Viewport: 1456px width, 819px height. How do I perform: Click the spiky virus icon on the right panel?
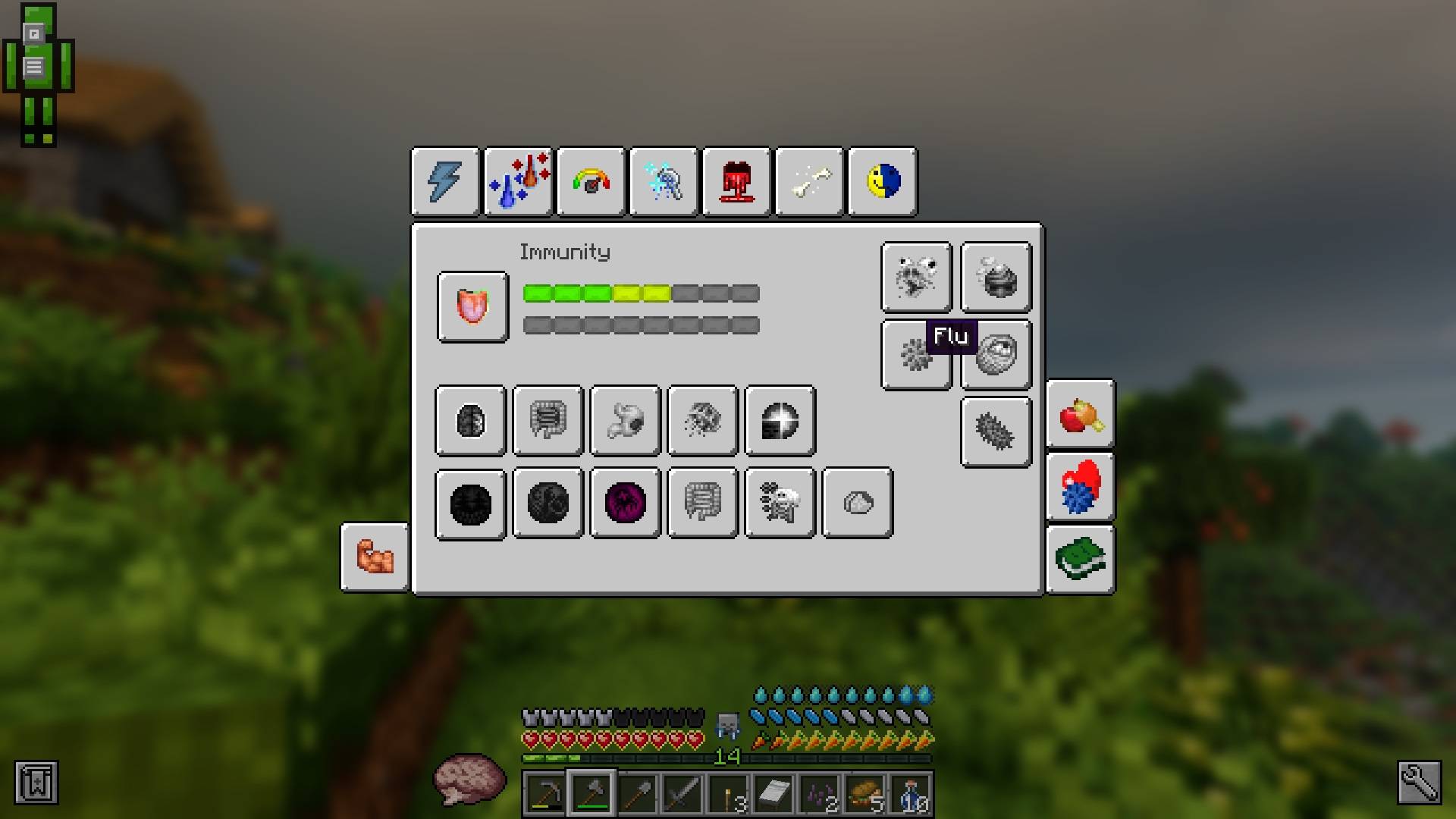[x=996, y=431]
